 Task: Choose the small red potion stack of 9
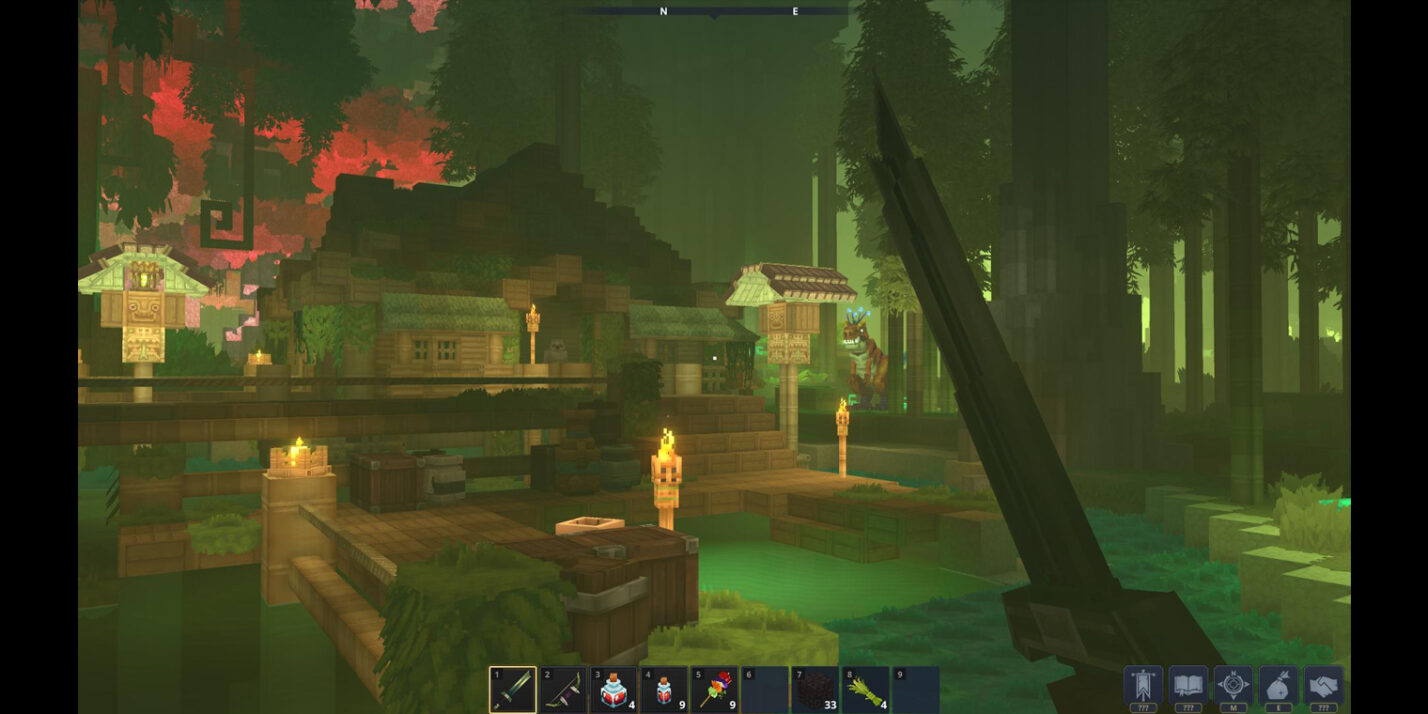[664, 689]
